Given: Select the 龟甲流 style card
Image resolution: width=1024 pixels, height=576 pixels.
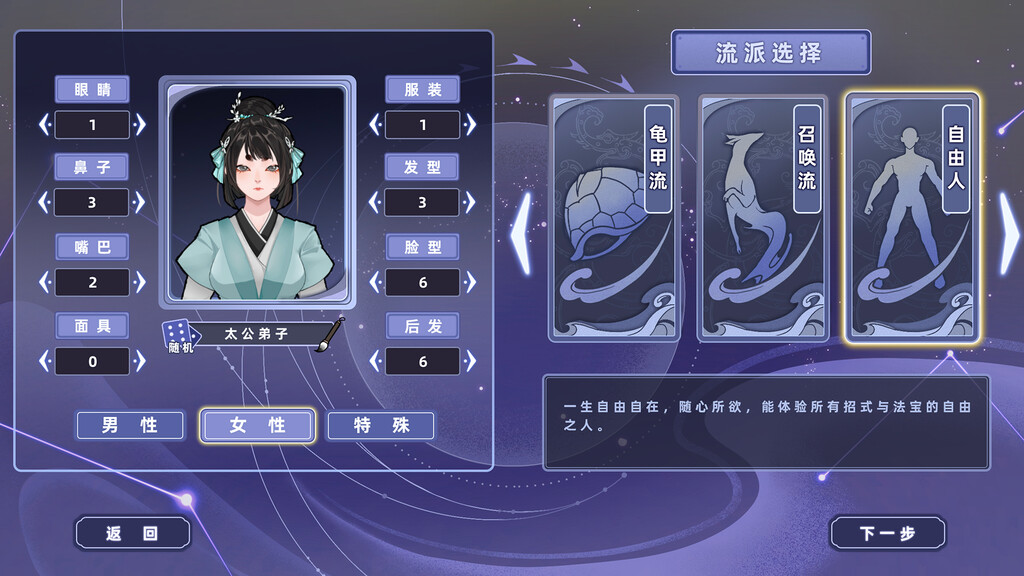Looking at the screenshot, I should point(613,218).
